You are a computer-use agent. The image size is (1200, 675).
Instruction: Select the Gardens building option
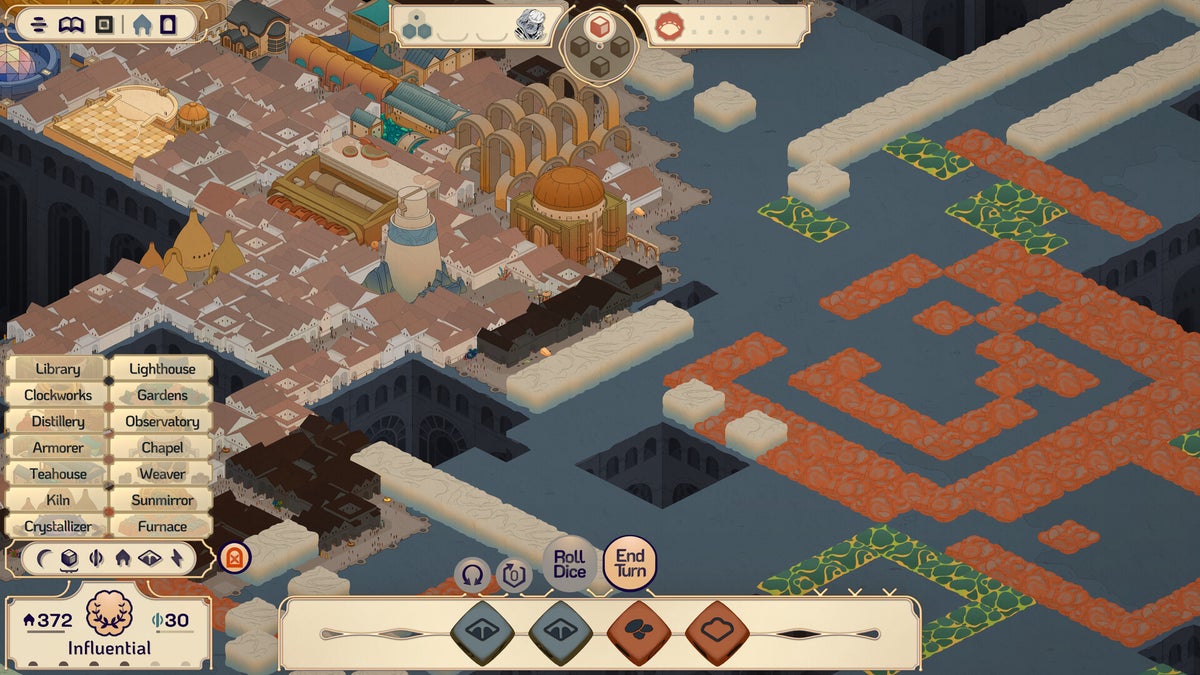pos(162,395)
